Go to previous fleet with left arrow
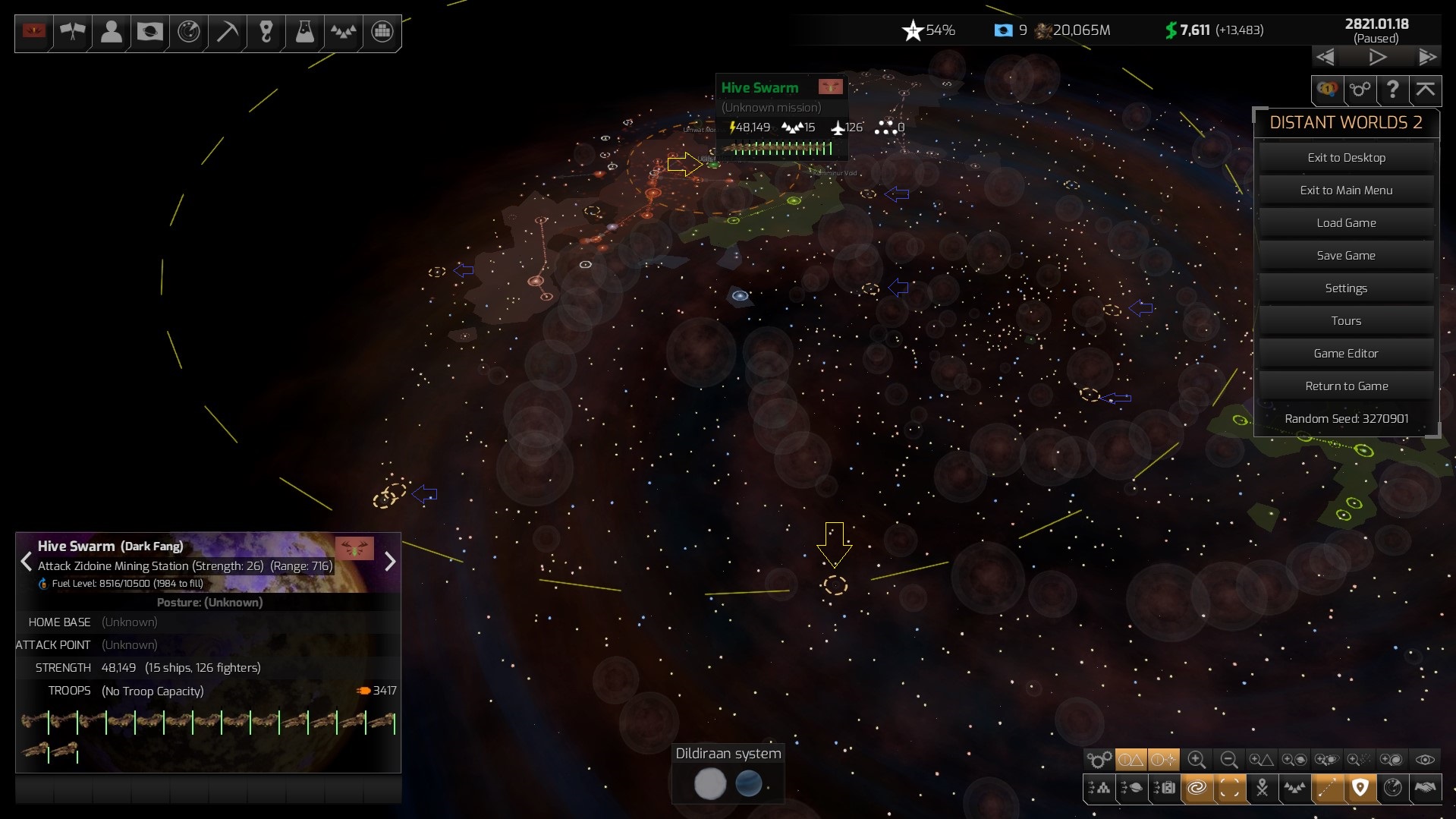Image resolution: width=1456 pixels, height=819 pixels. click(x=27, y=562)
